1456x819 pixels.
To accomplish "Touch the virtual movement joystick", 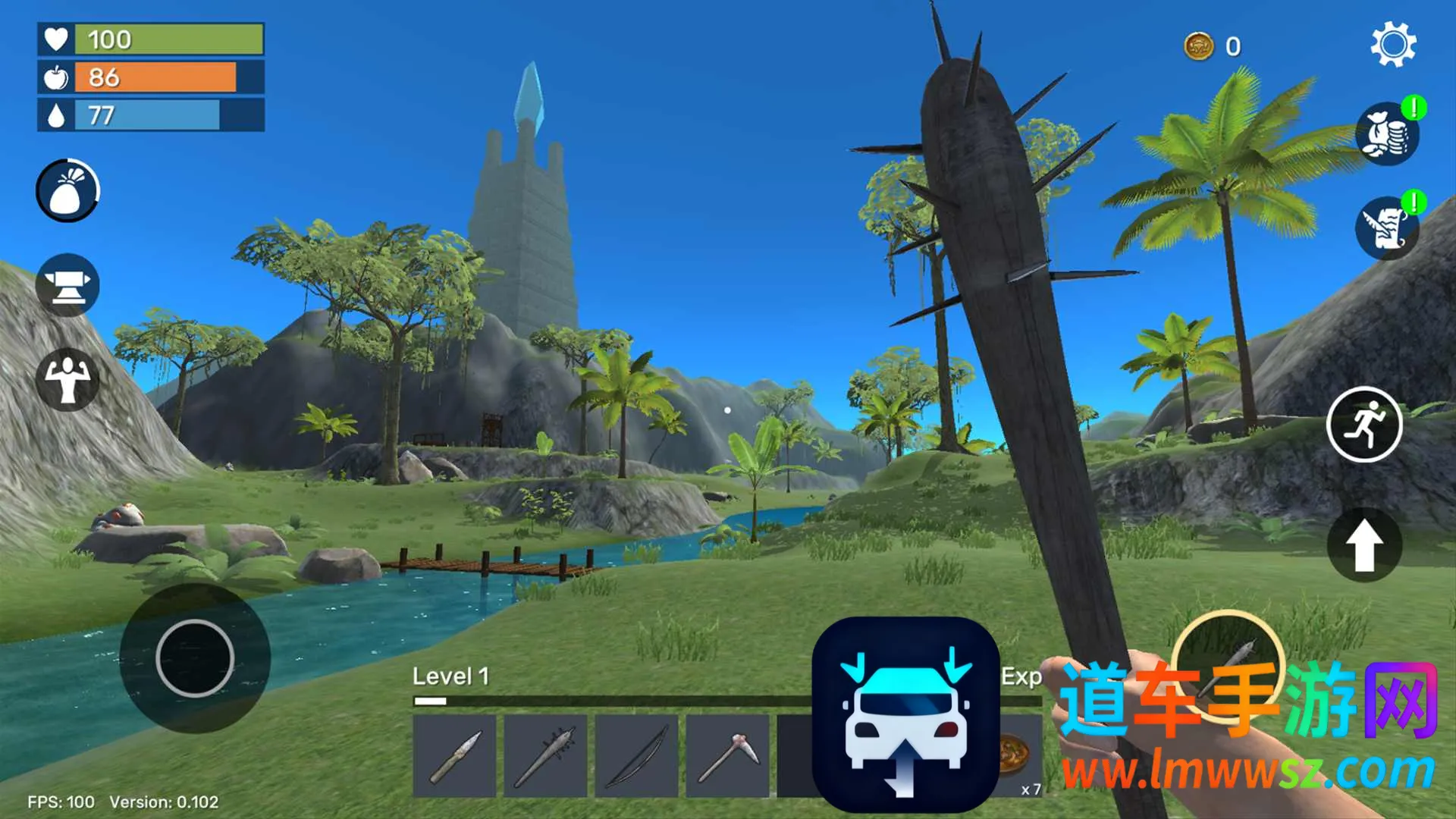I will click(x=195, y=658).
